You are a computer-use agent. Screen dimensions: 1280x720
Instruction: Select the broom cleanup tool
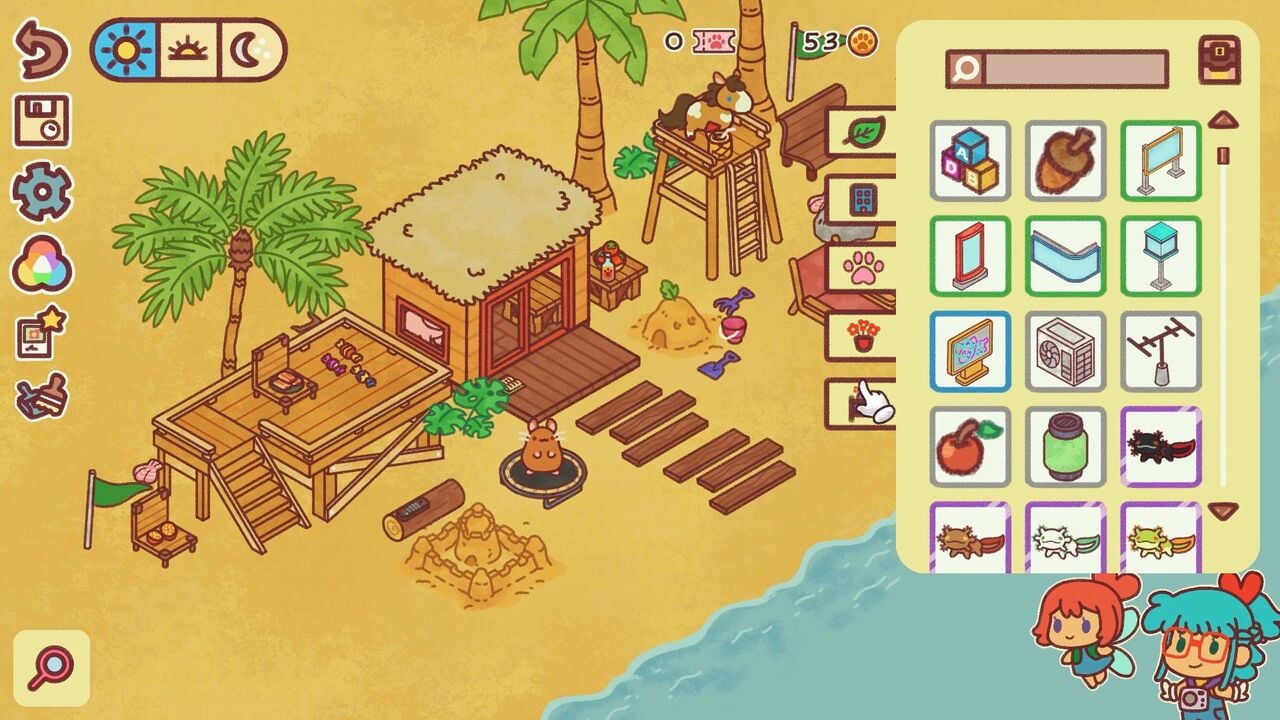(41, 397)
